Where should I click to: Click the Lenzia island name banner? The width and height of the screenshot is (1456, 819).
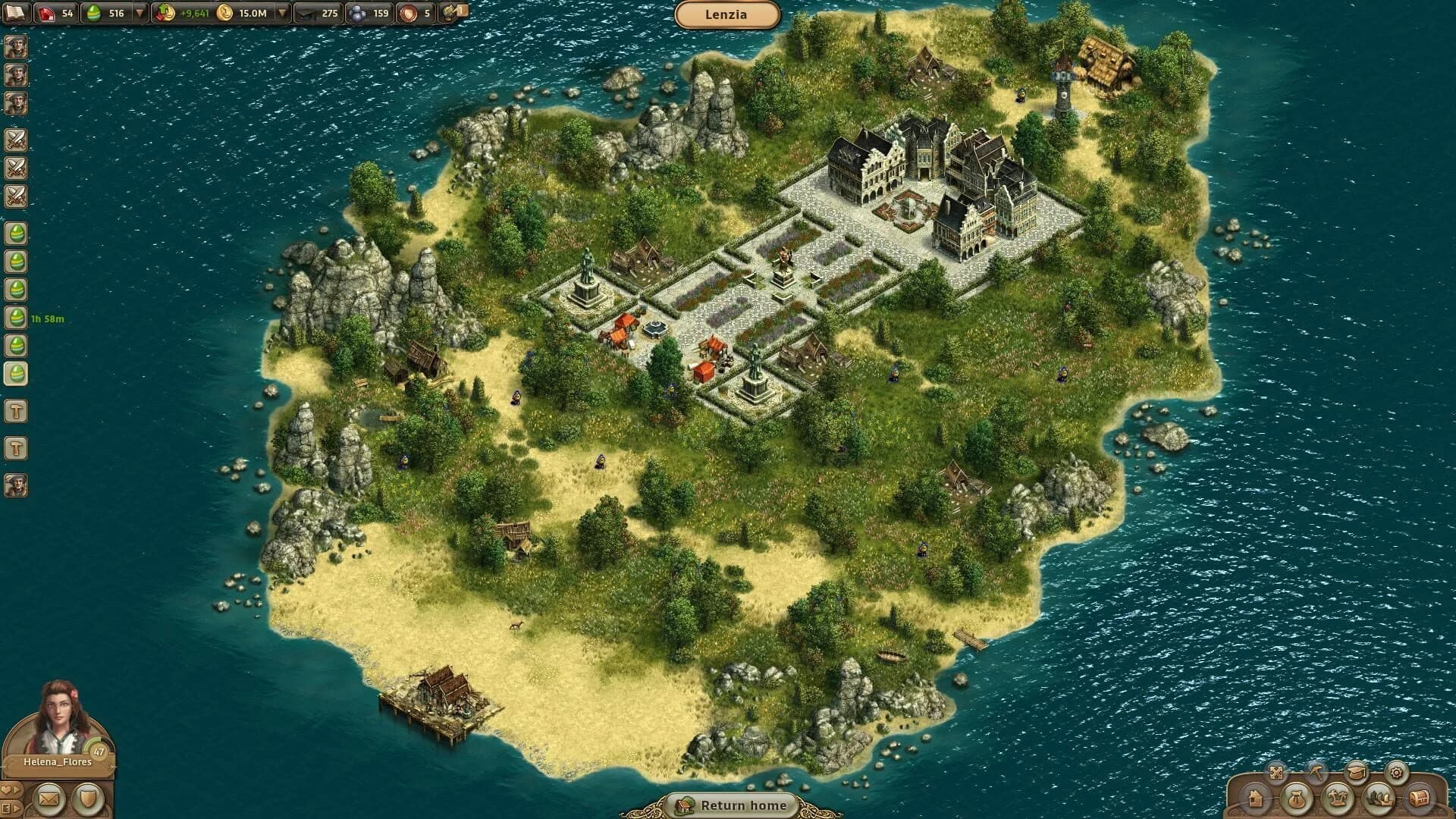click(x=728, y=14)
